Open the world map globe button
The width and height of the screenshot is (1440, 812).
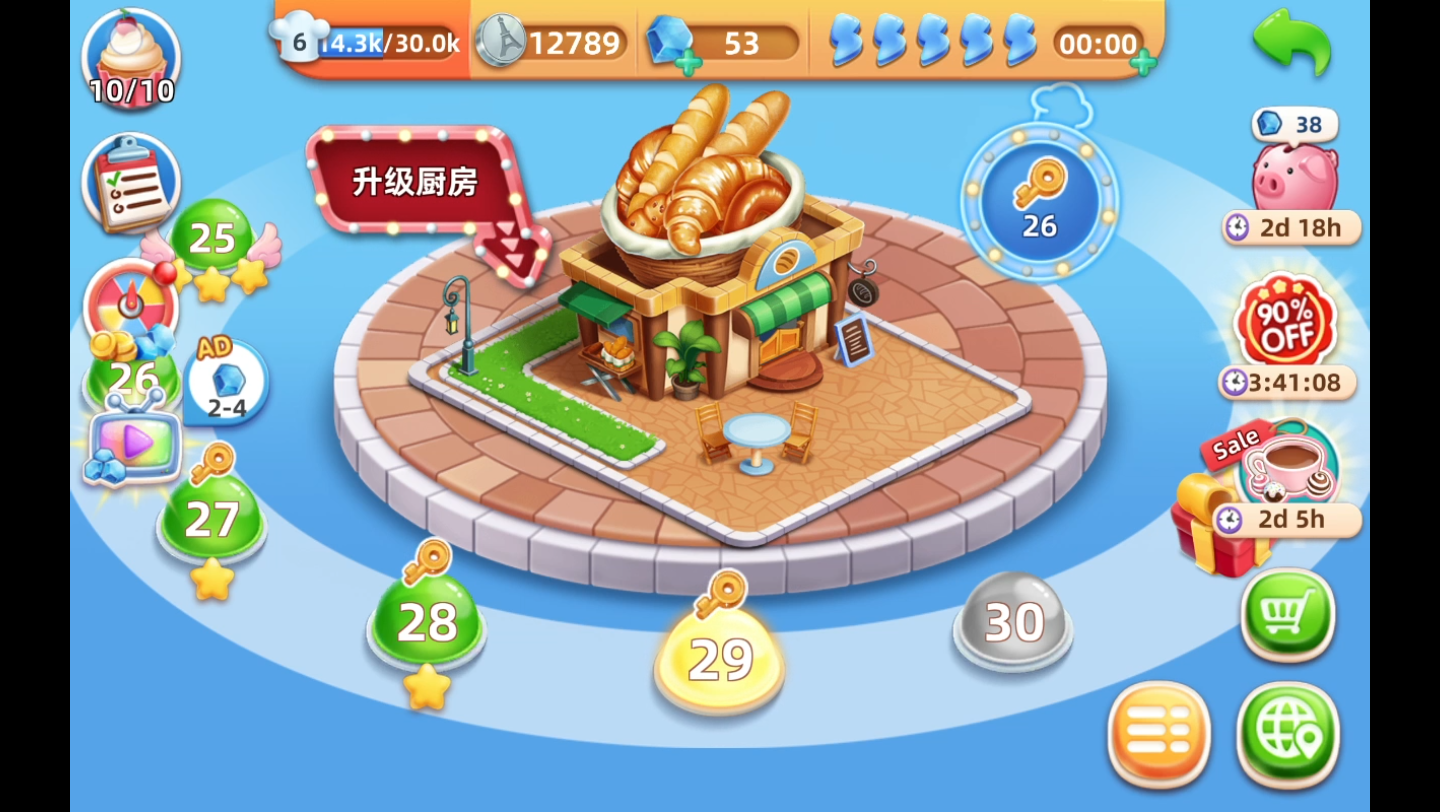[1288, 732]
